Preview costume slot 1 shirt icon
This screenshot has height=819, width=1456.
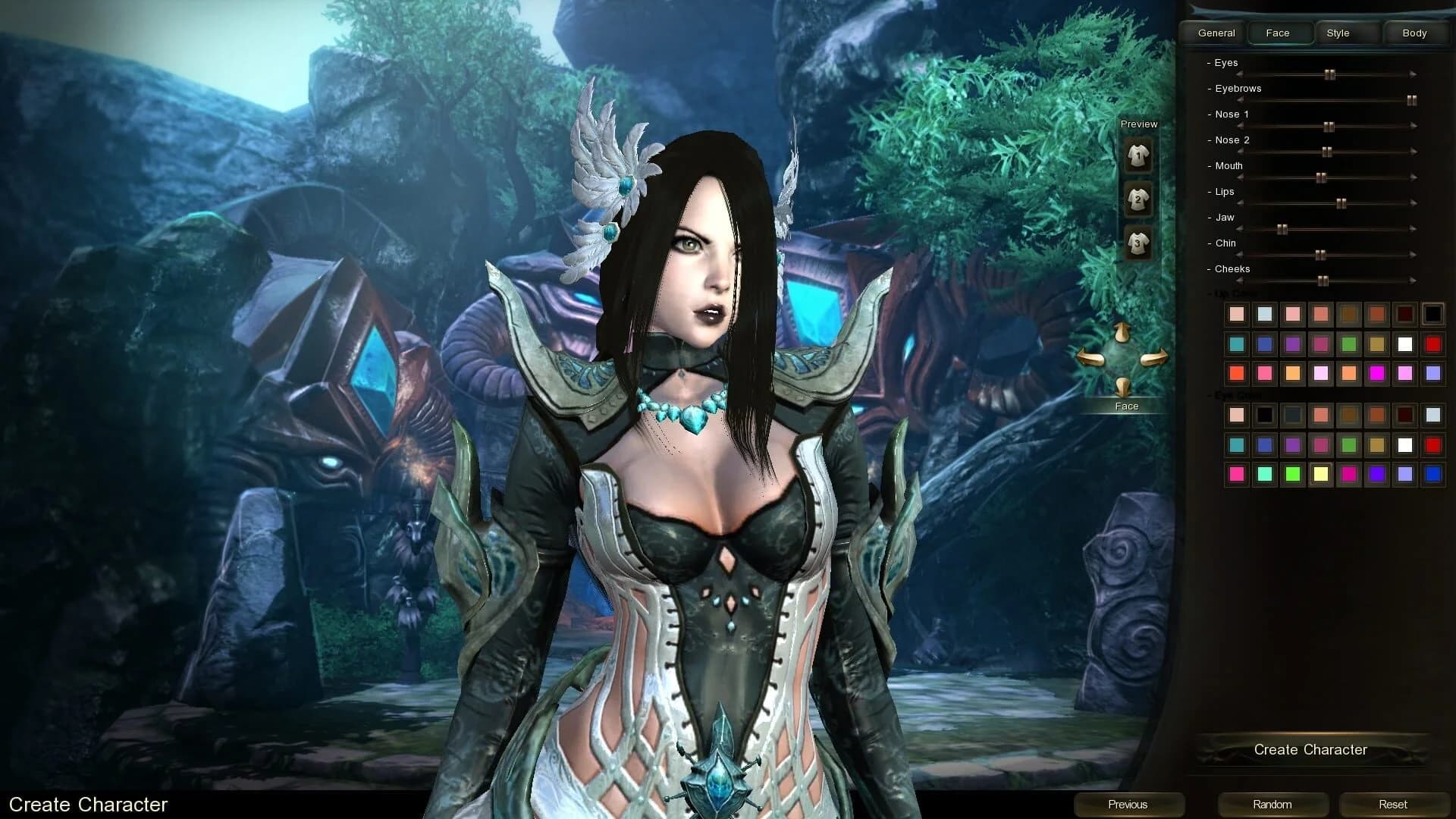click(1137, 155)
